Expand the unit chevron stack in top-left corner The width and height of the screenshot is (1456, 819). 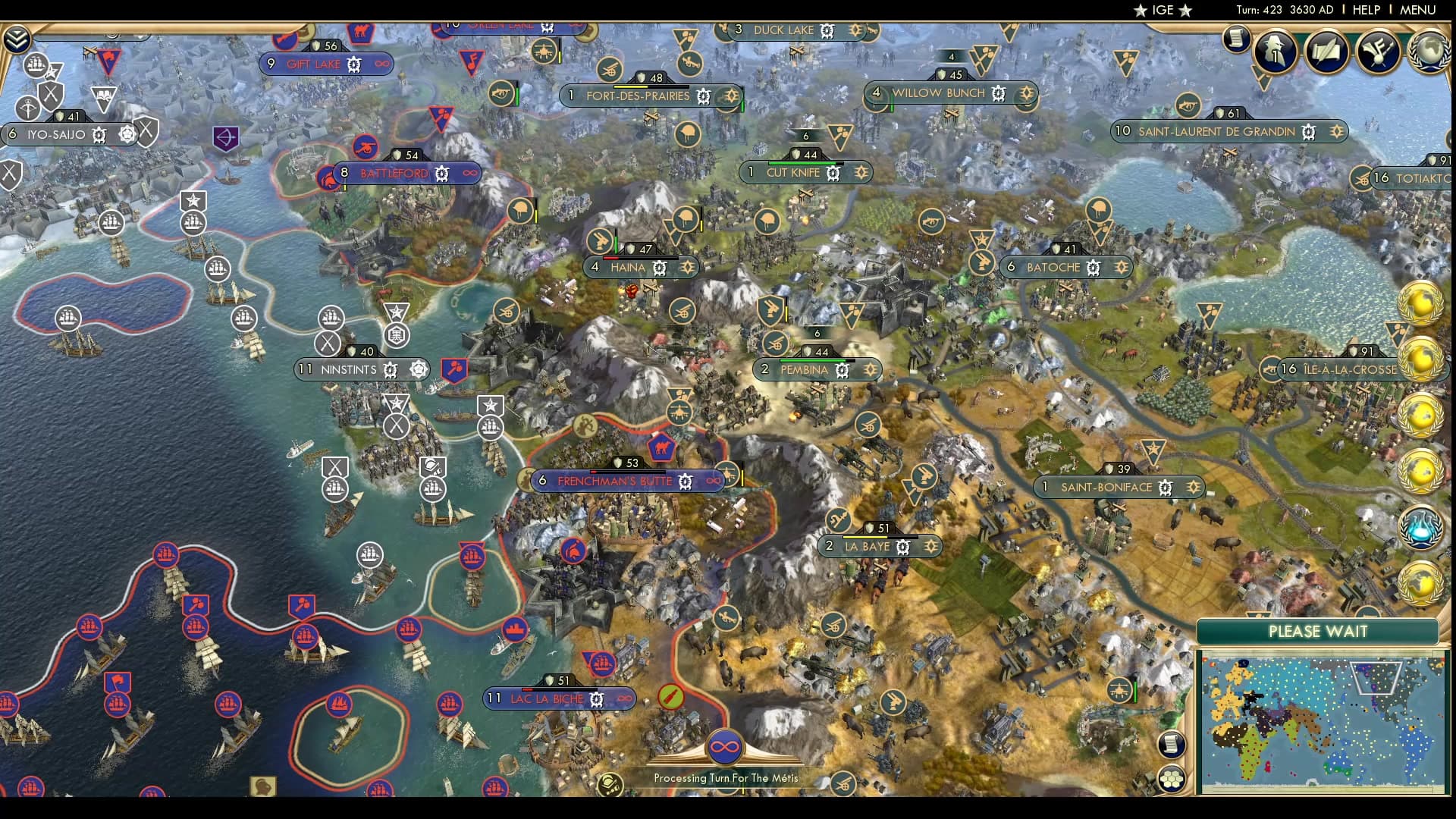(x=17, y=39)
